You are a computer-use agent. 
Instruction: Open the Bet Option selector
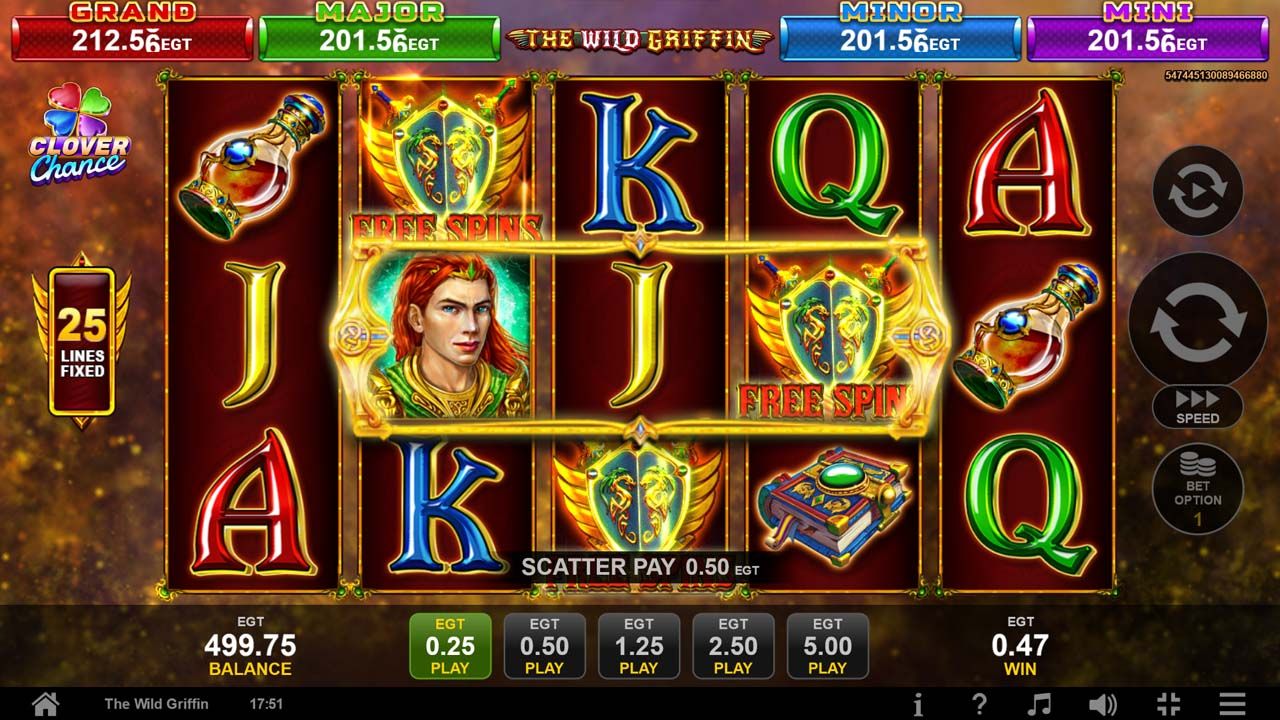[x=1197, y=489]
